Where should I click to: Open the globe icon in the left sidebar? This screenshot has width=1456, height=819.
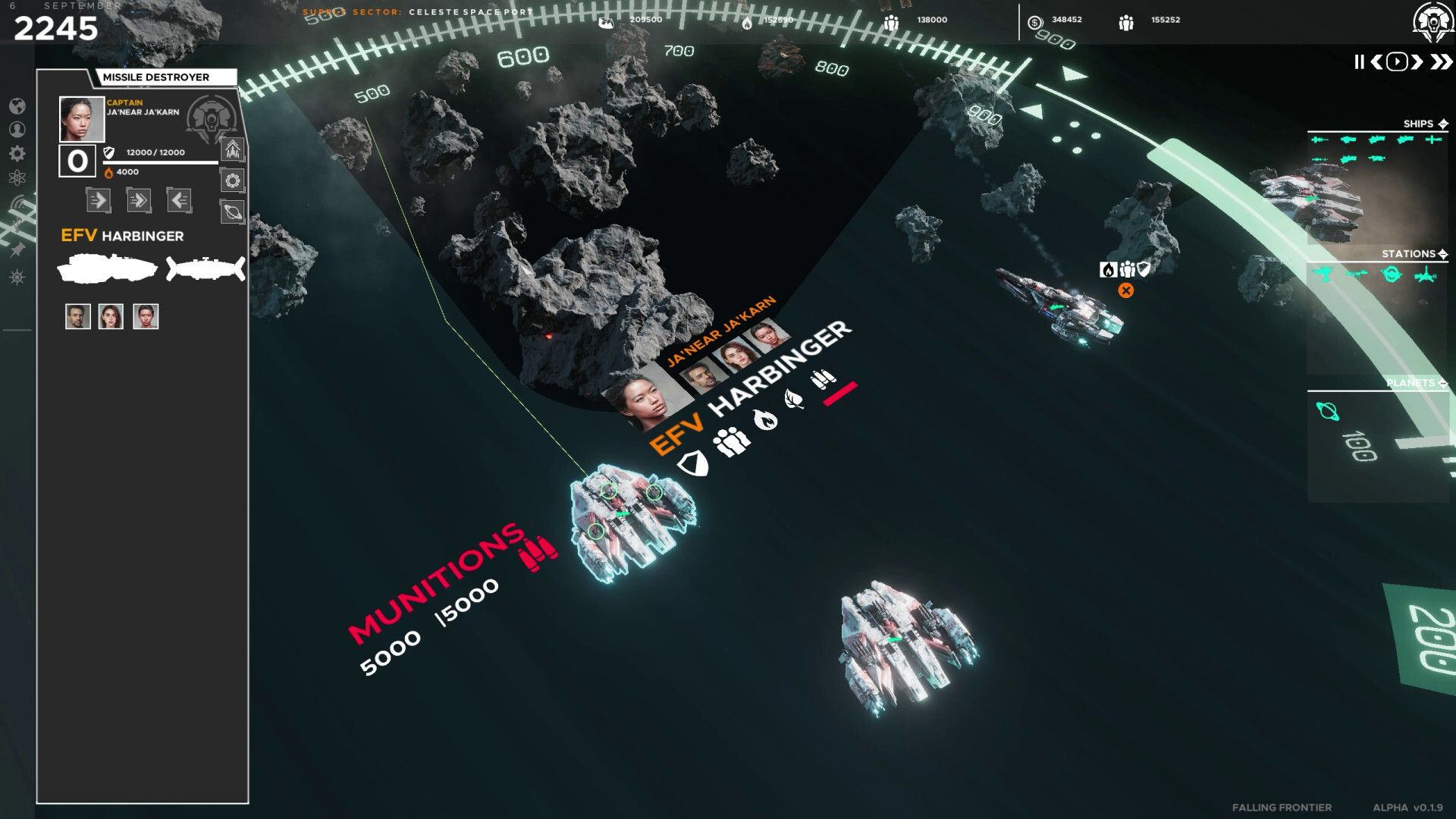coord(19,108)
